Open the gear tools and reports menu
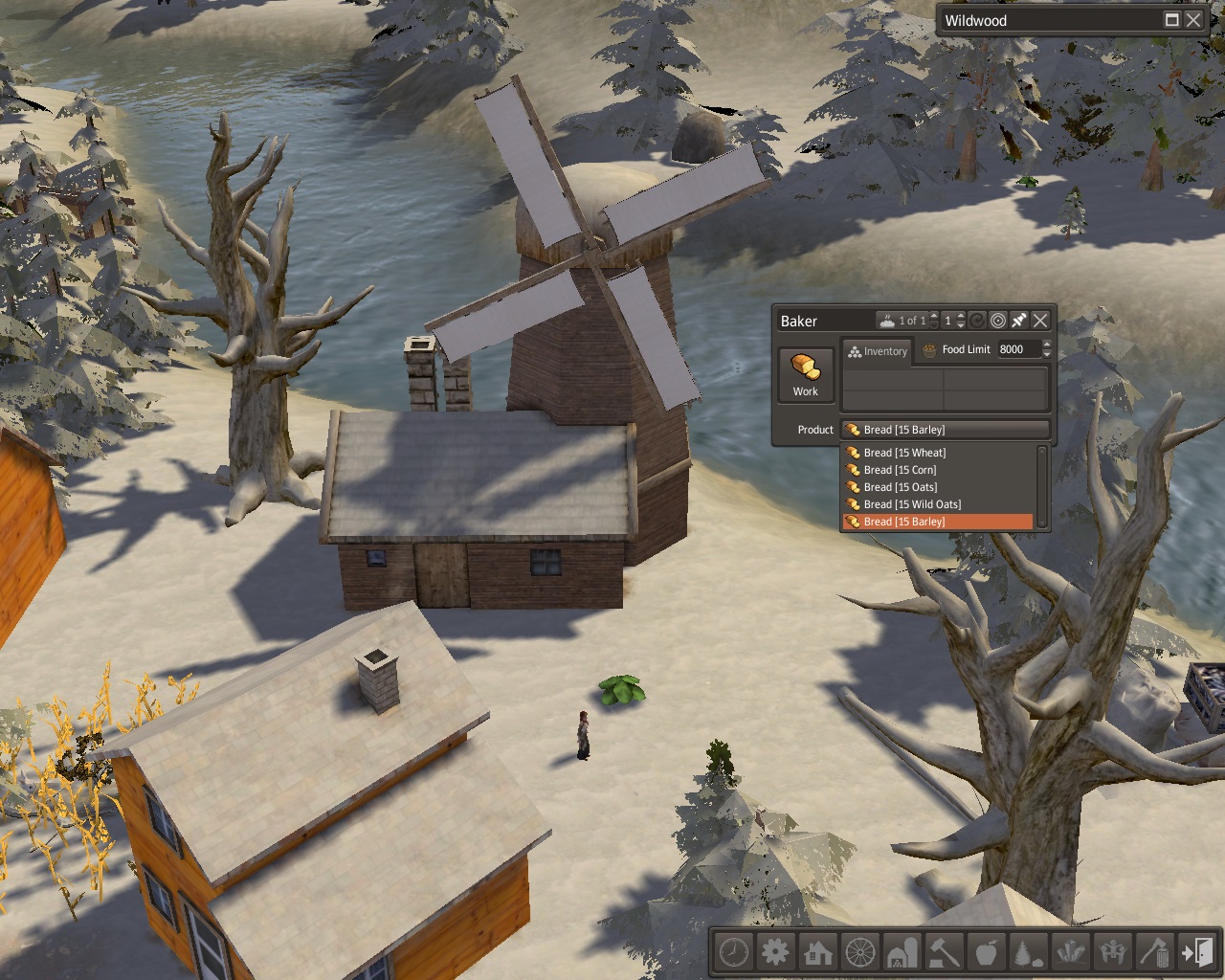The image size is (1225, 980). 776,952
